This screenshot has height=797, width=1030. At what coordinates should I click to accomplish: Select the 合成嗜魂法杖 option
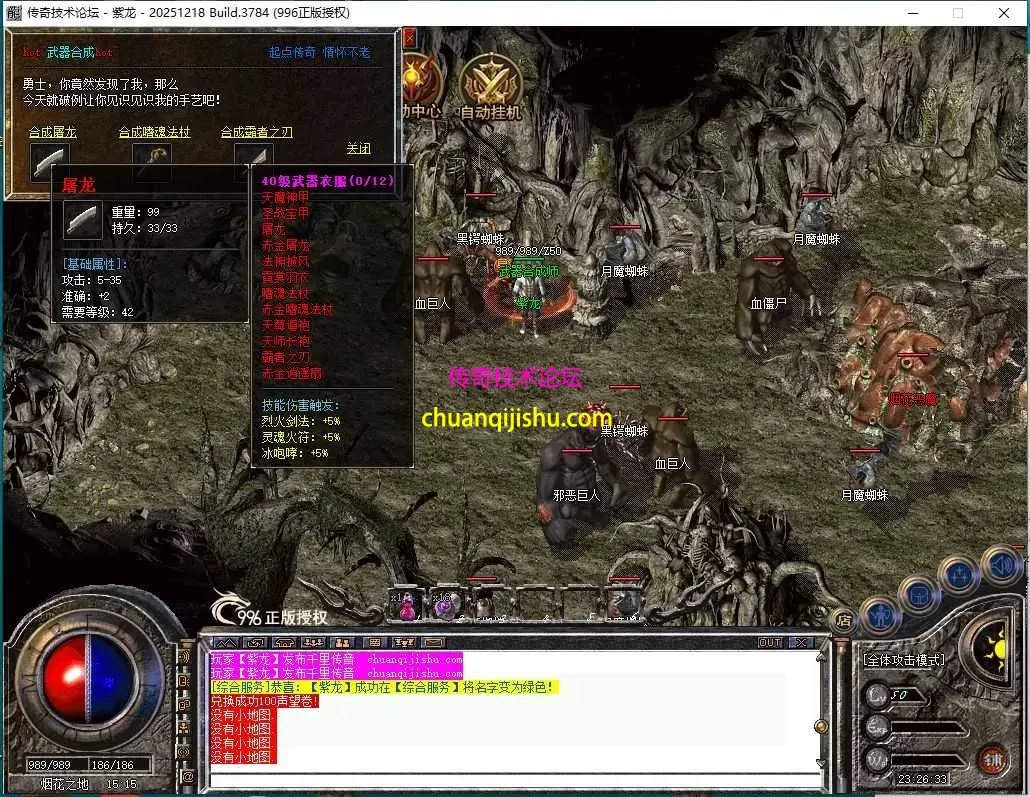point(154,132)
